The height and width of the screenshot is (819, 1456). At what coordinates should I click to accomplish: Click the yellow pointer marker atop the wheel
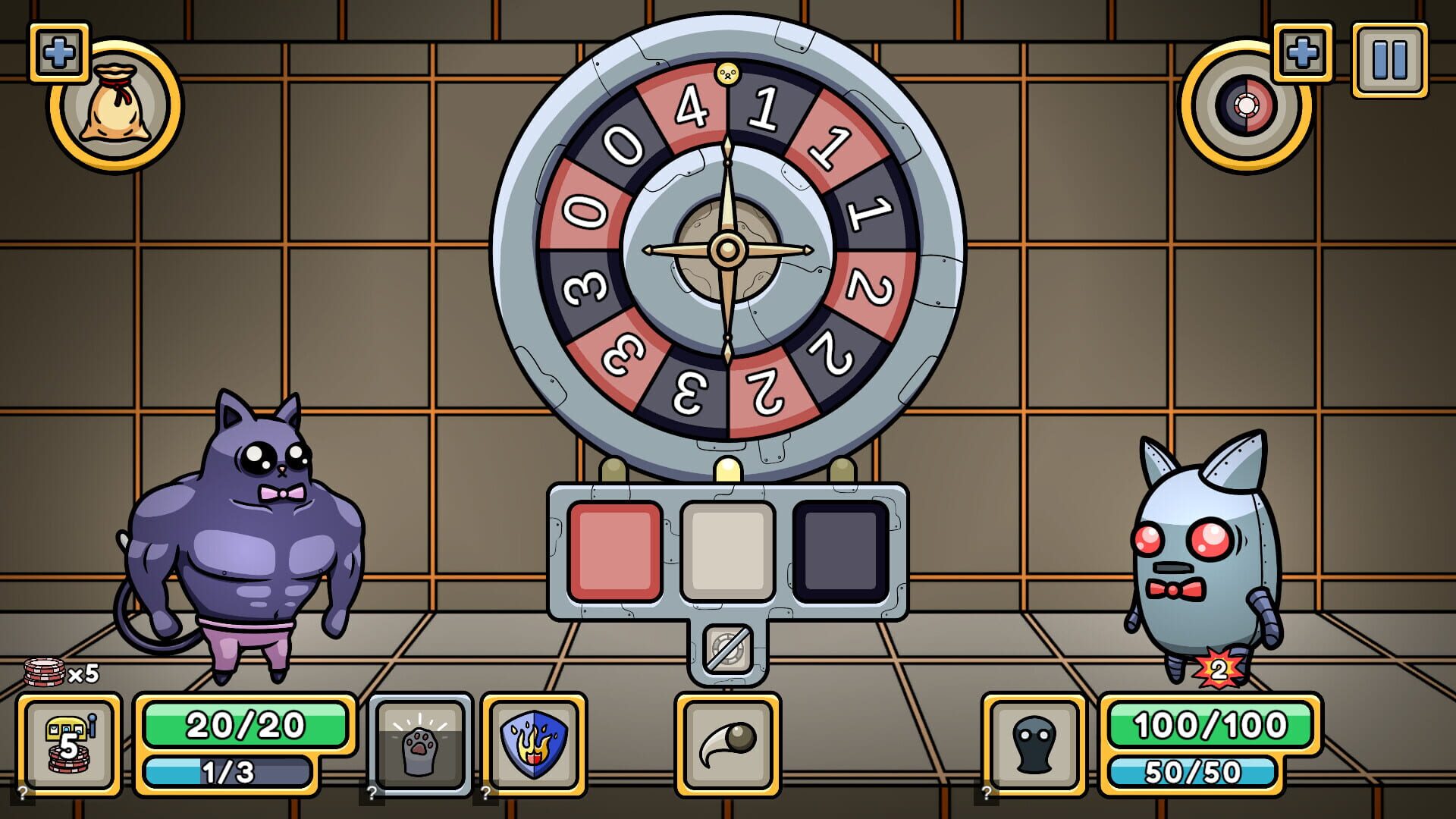[726, 73]
